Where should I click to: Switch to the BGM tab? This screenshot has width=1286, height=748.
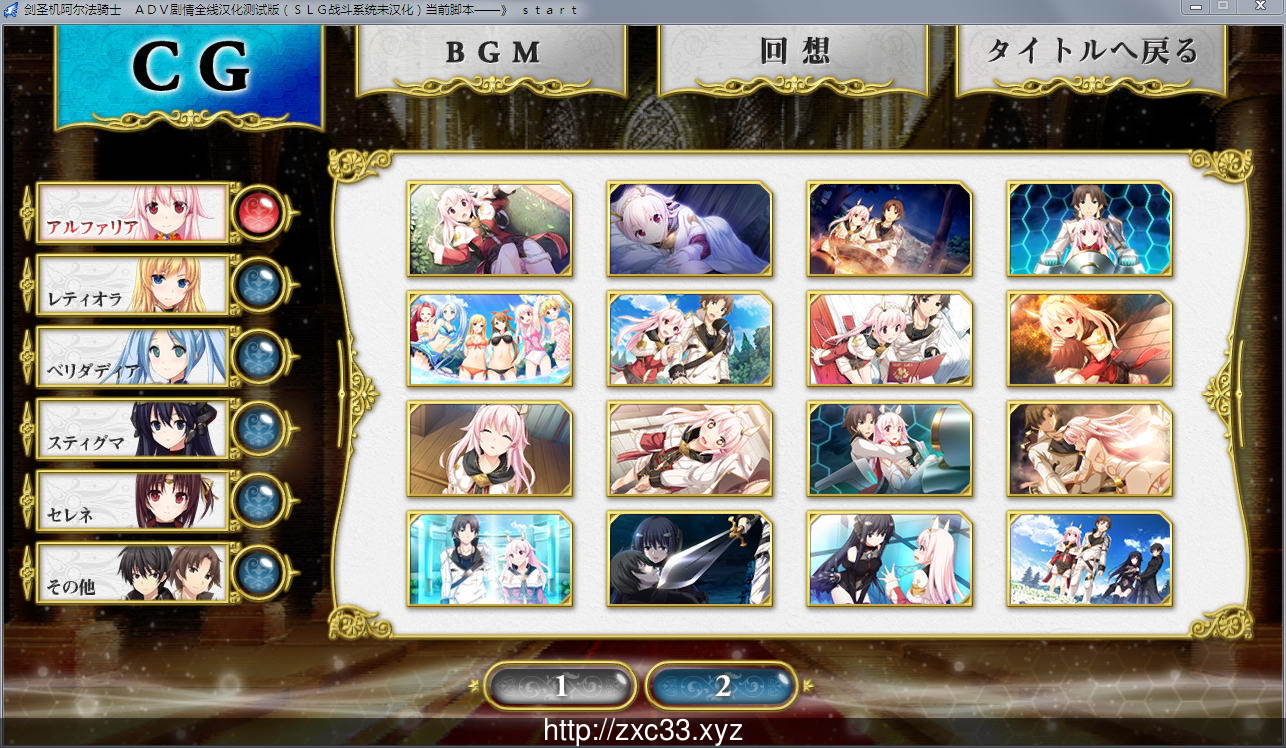tap(491, 55)
